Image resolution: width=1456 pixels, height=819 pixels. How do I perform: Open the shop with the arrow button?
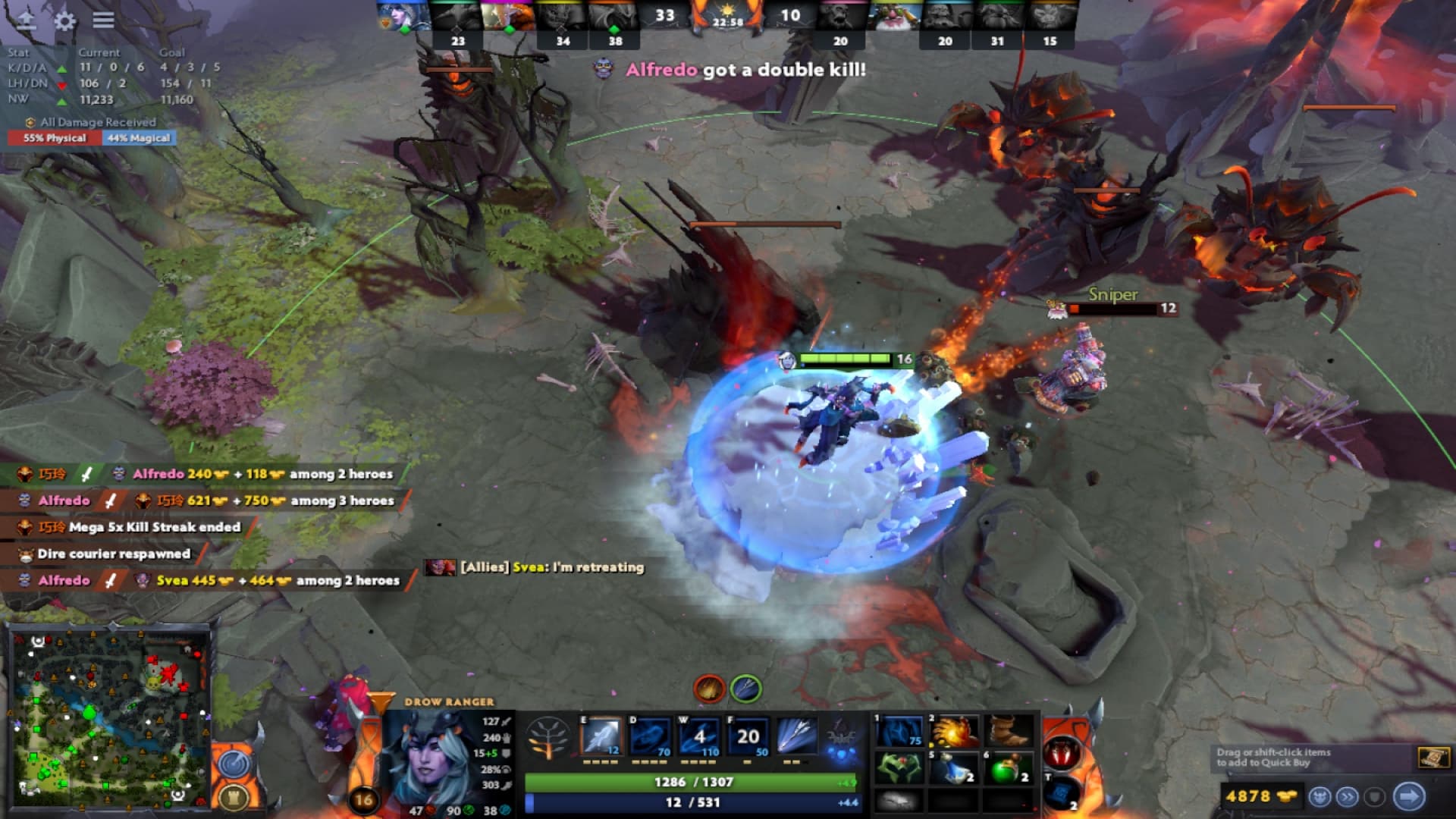[x=1409, y=796]
